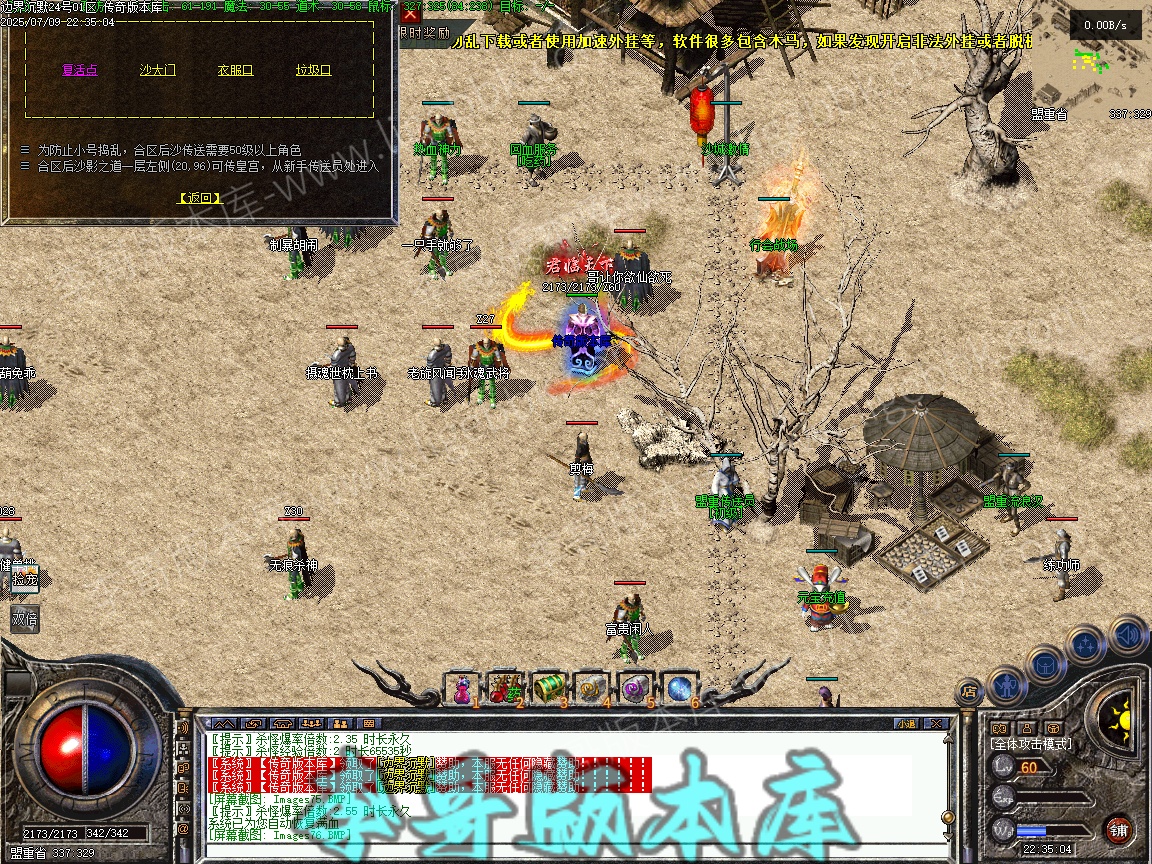Viewport: 1152px width, 864px height.
Task: Open the bag inventory round button
Action: [1044, 662]
